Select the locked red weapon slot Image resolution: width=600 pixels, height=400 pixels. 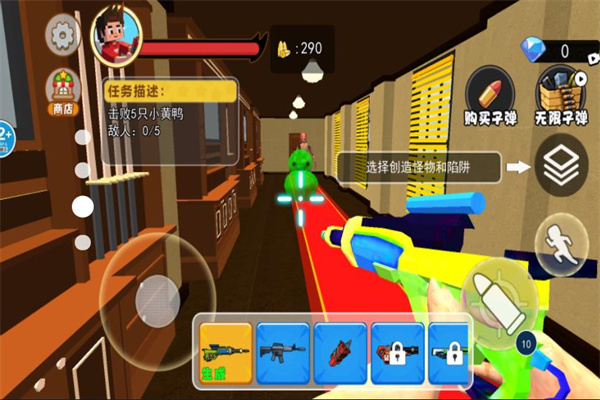point(397,352)
